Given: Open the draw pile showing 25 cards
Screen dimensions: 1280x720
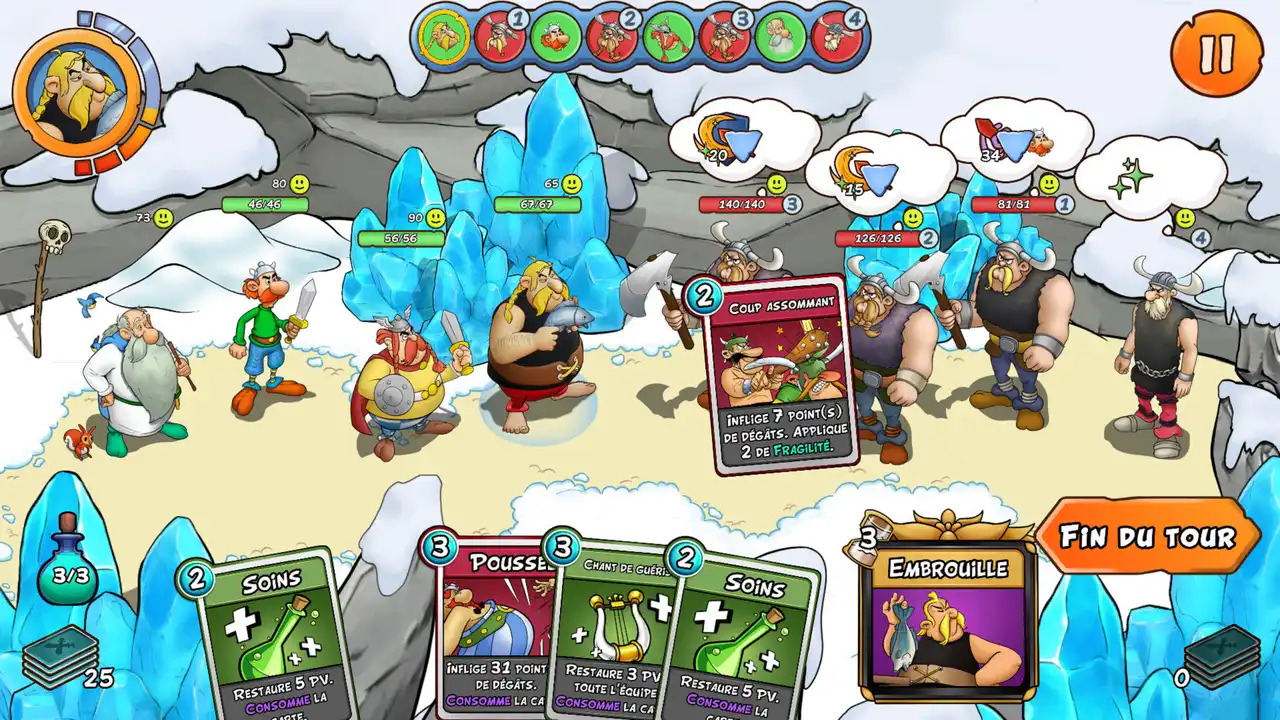Looking at the screenshot, I should coord(62,658).
